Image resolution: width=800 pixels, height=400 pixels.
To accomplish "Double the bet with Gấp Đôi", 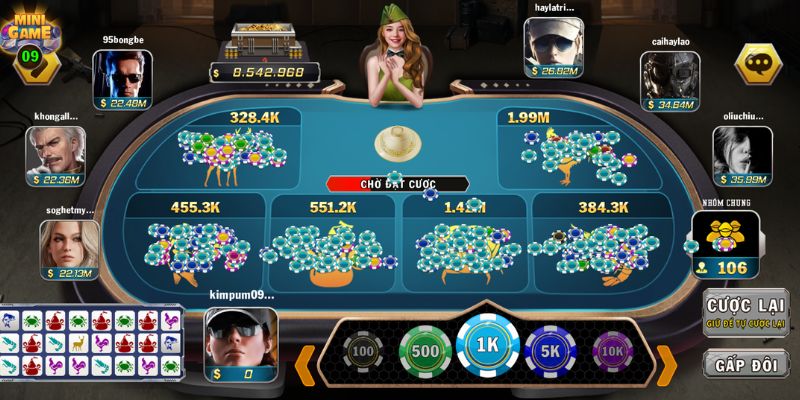I will click(x=745, y=364).
